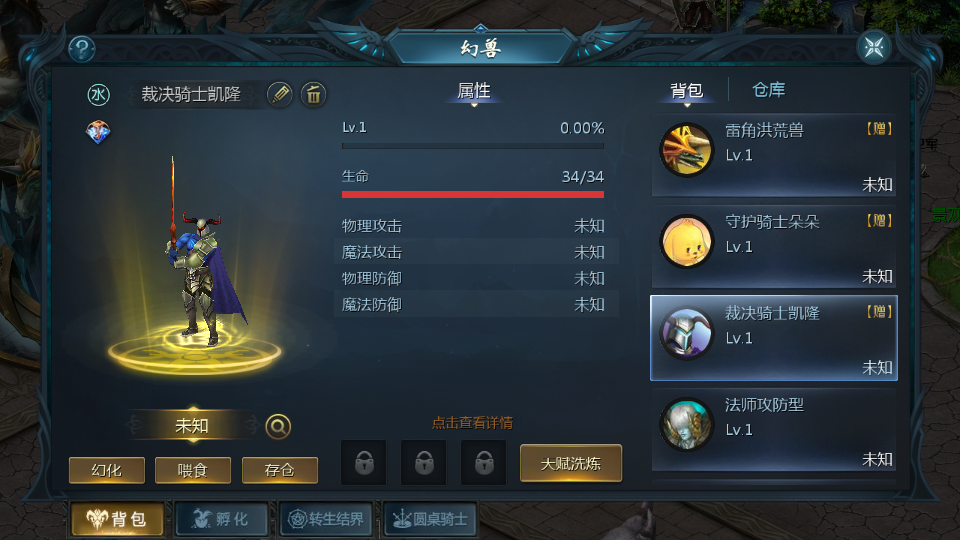Select 雷角洪荒兽 in the pet list
This screenshot has height=540, width=960.
(774, 155)
